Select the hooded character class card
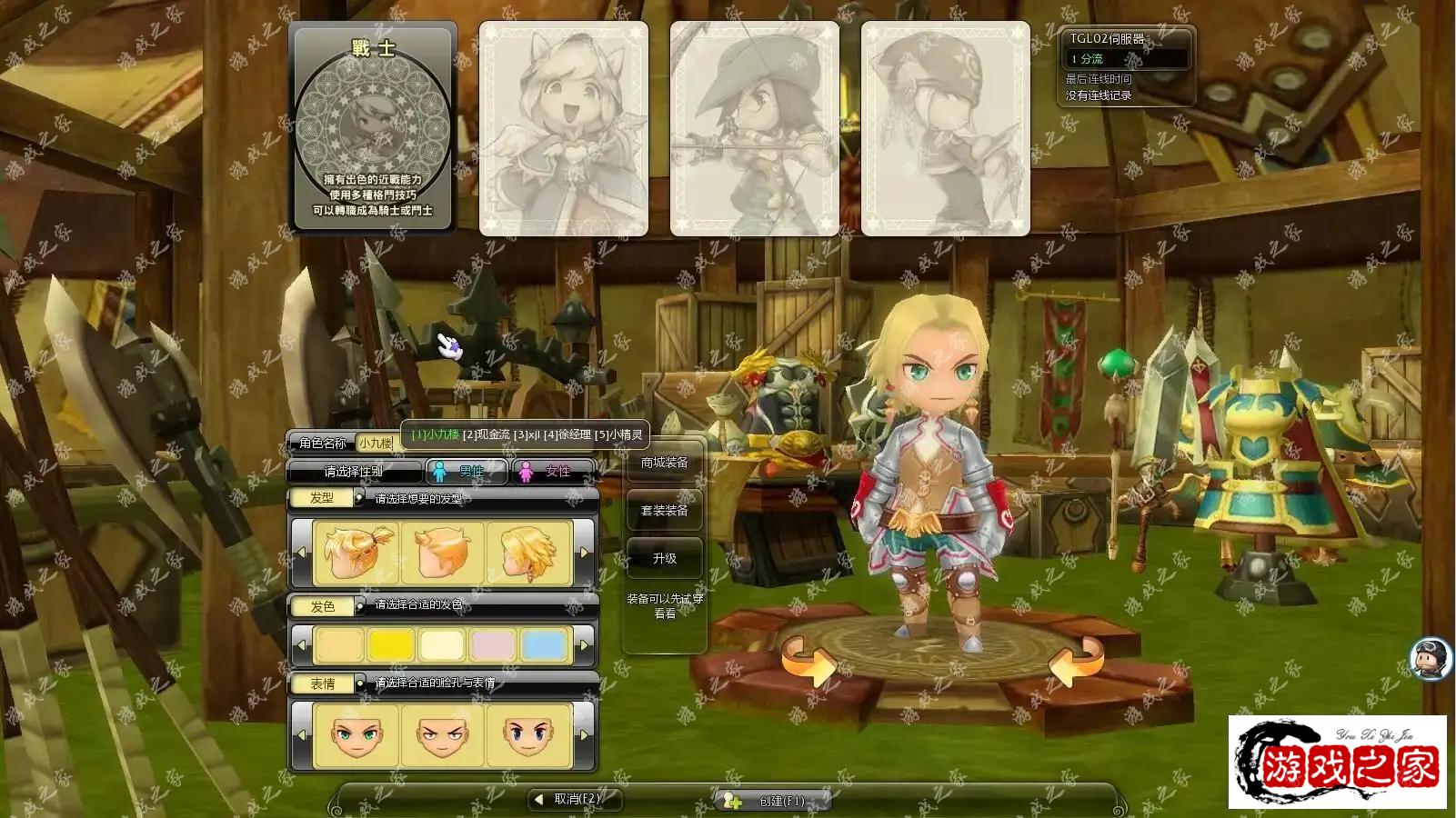The height and width of the screenshot is (818, 1456). coord(945,128)
